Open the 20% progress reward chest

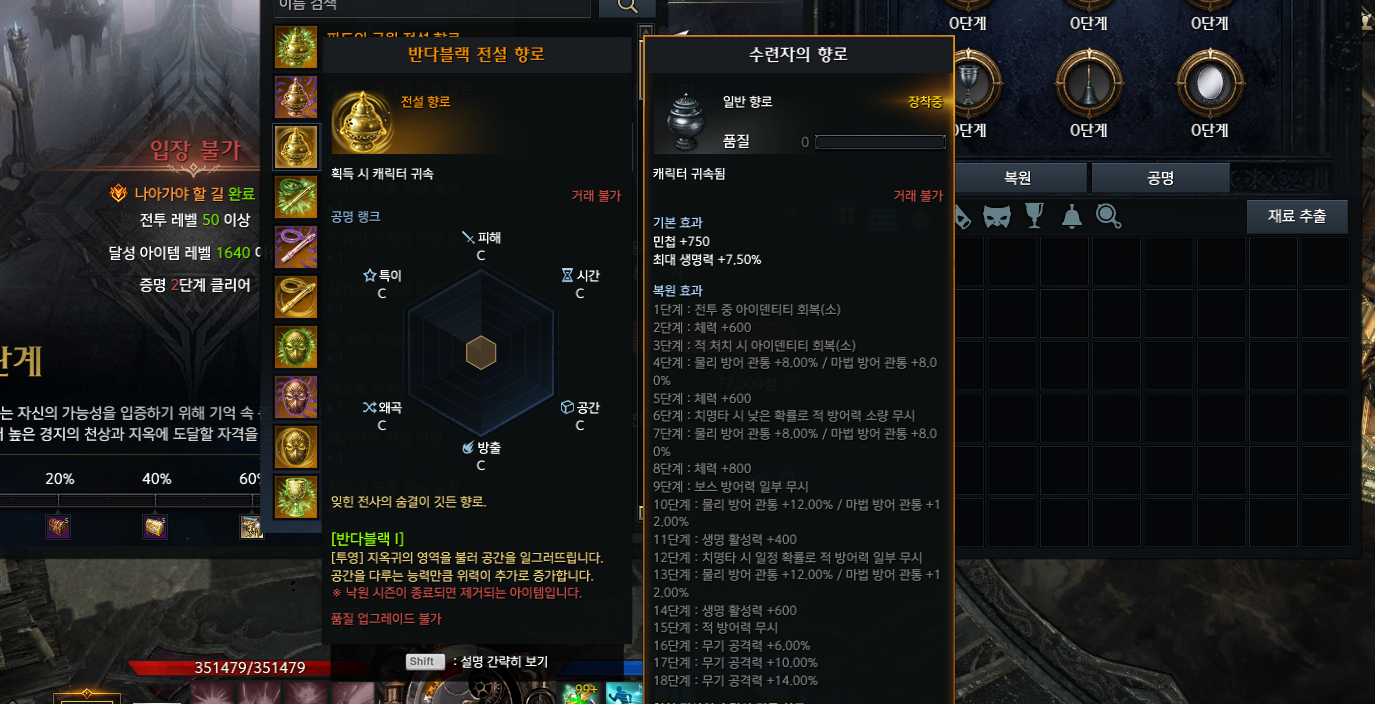tap(59, 526)
